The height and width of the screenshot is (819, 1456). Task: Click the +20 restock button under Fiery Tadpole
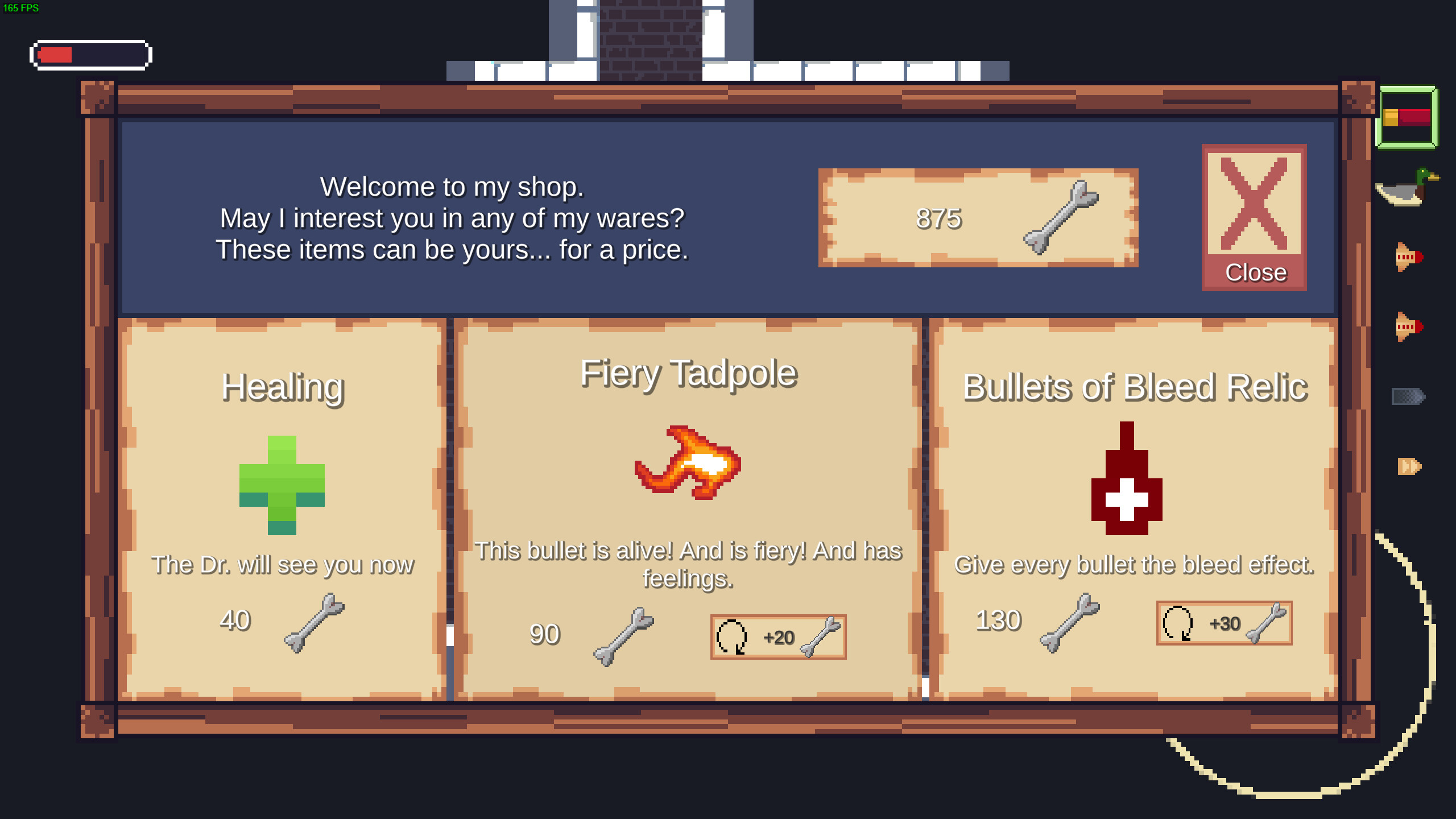click(777, 637)
